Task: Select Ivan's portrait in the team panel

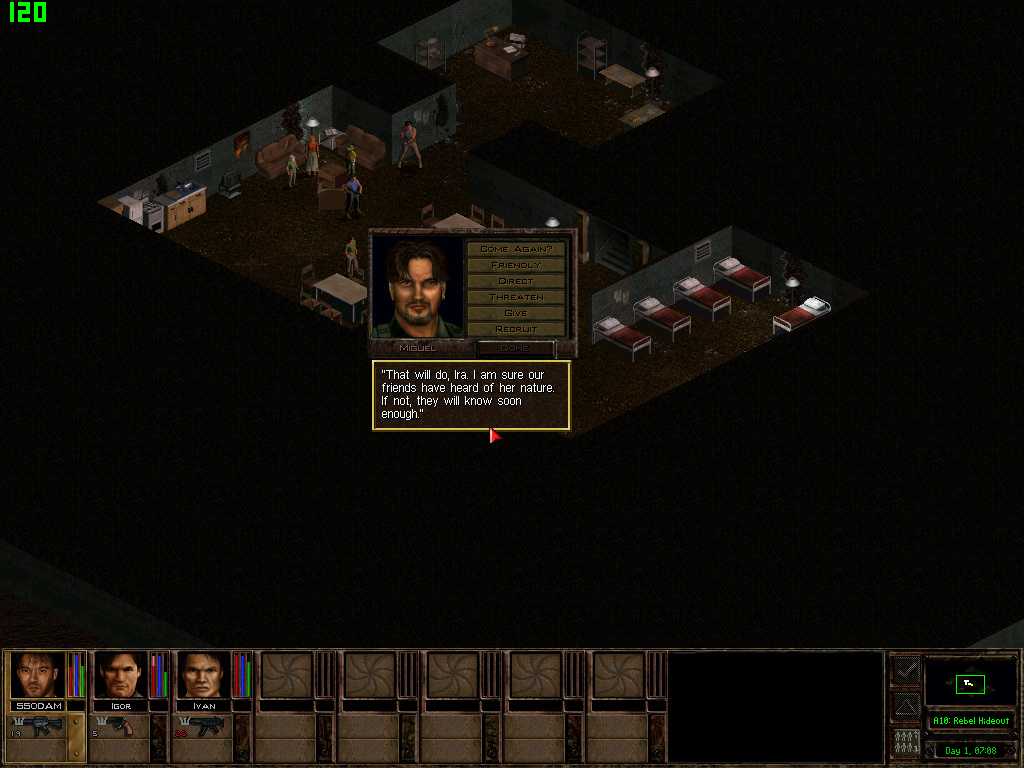Action: pyautogui.click(x=204, y=675)
